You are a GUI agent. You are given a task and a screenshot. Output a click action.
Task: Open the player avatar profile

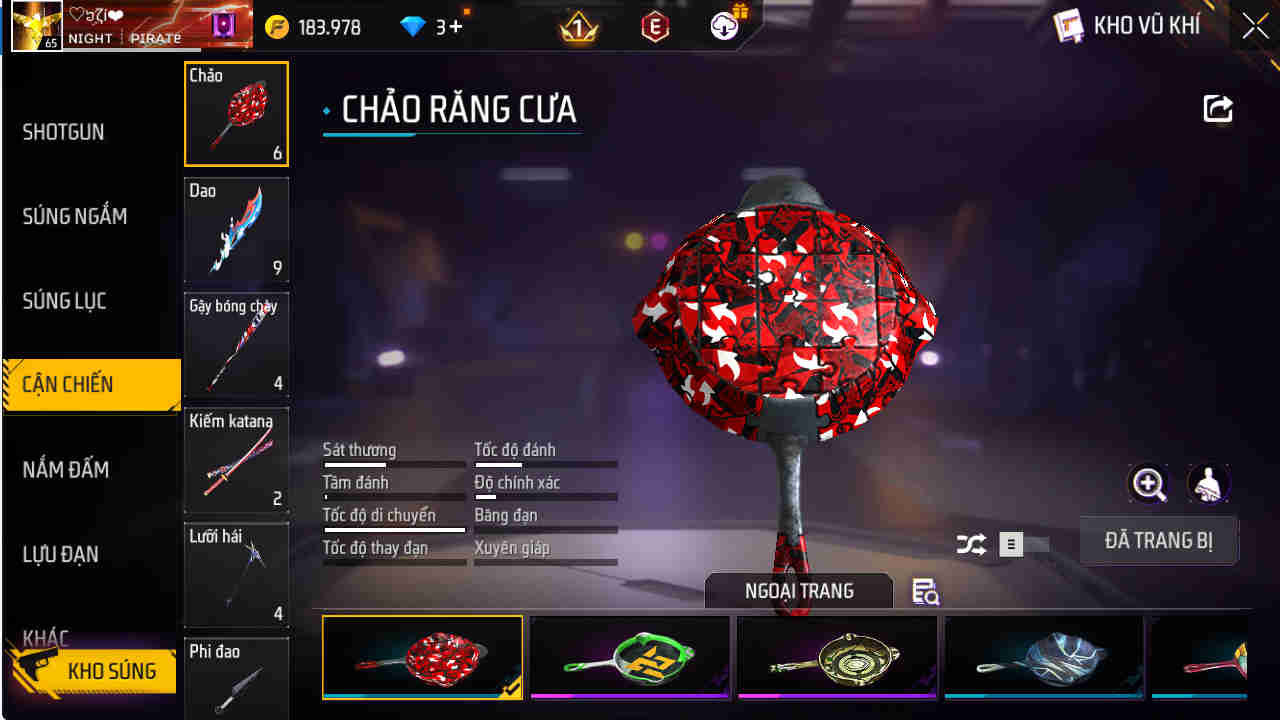click(x=34, y=26)
